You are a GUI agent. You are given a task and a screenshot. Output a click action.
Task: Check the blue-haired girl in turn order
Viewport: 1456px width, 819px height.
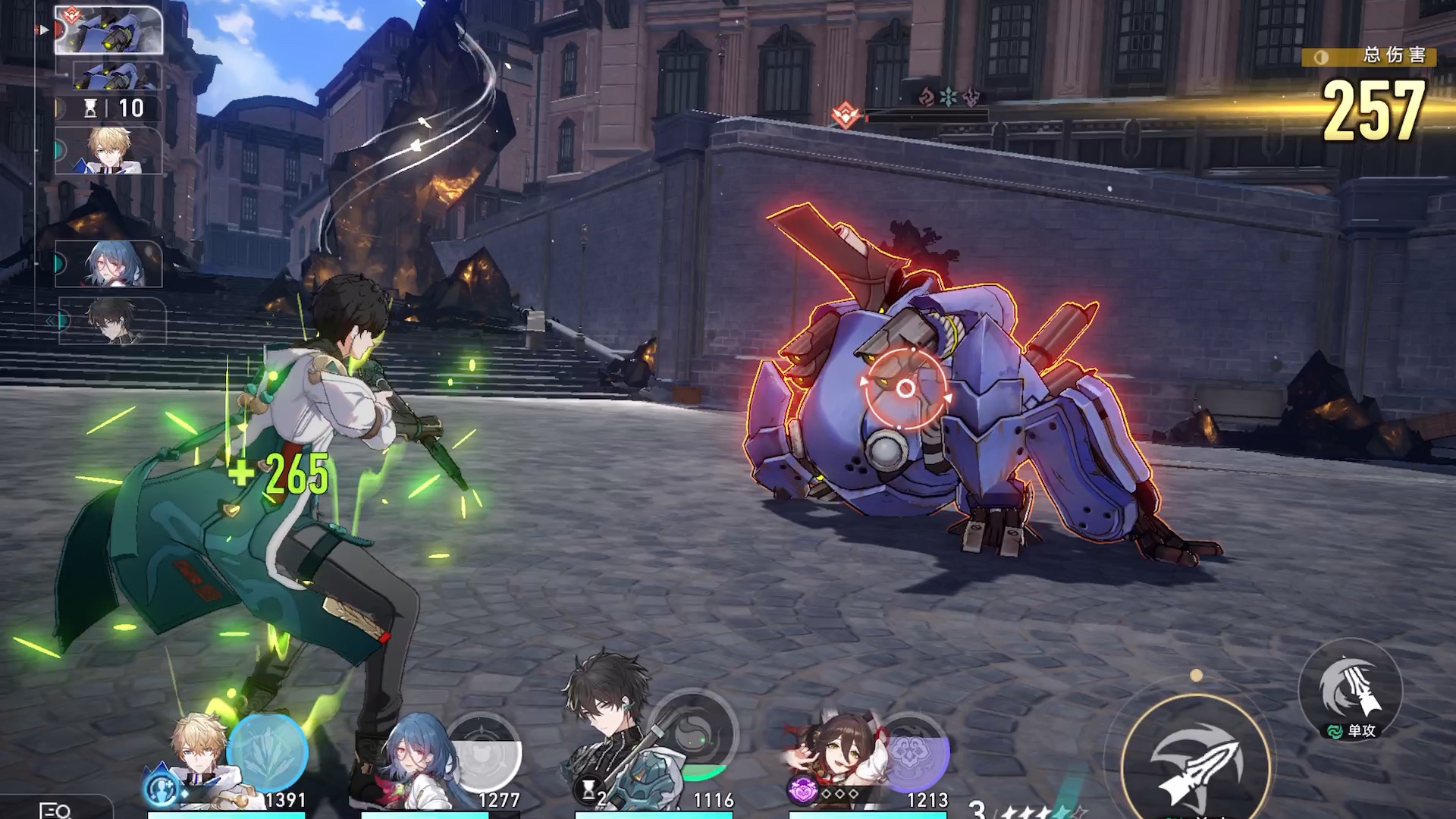pos(108,263)
